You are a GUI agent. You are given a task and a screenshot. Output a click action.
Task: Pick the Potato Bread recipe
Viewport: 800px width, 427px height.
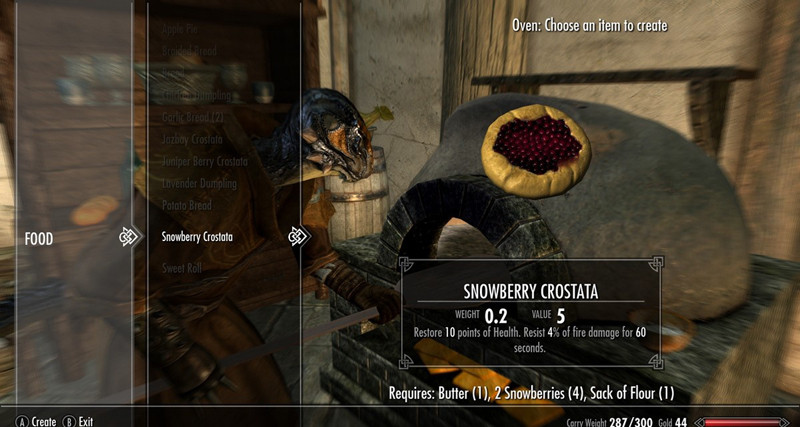186,205
